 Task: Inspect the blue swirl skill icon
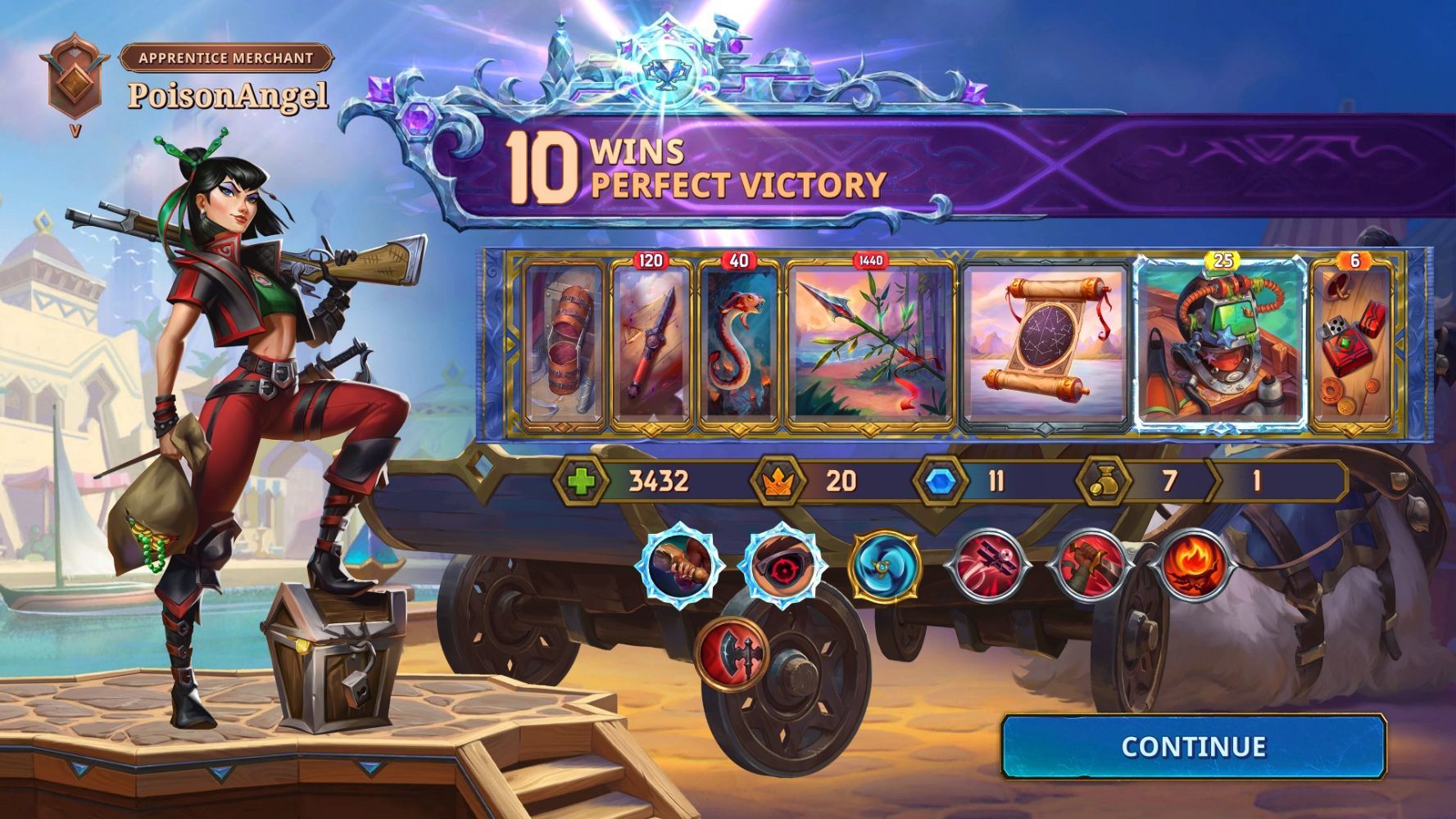pos(884,563)
